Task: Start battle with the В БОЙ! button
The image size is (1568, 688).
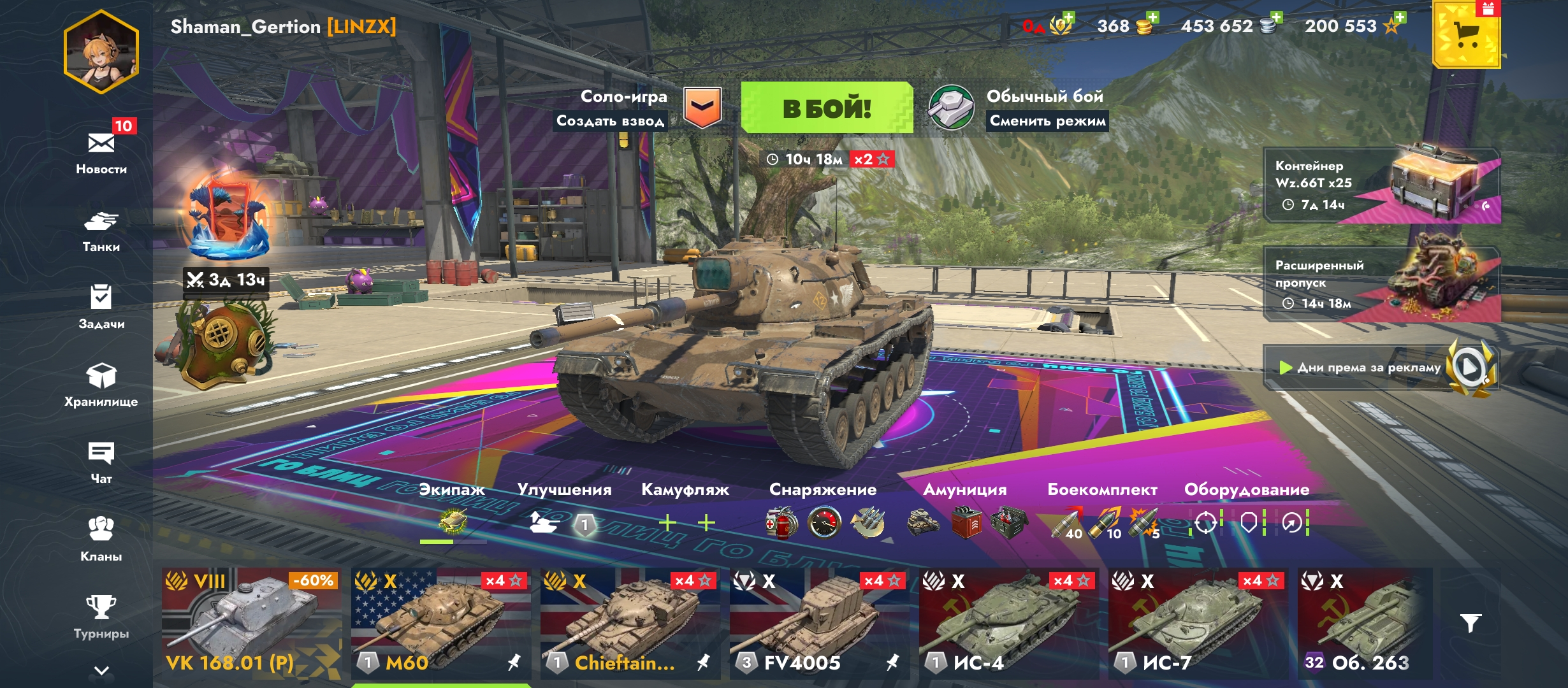Action: (x=827, y=108)
